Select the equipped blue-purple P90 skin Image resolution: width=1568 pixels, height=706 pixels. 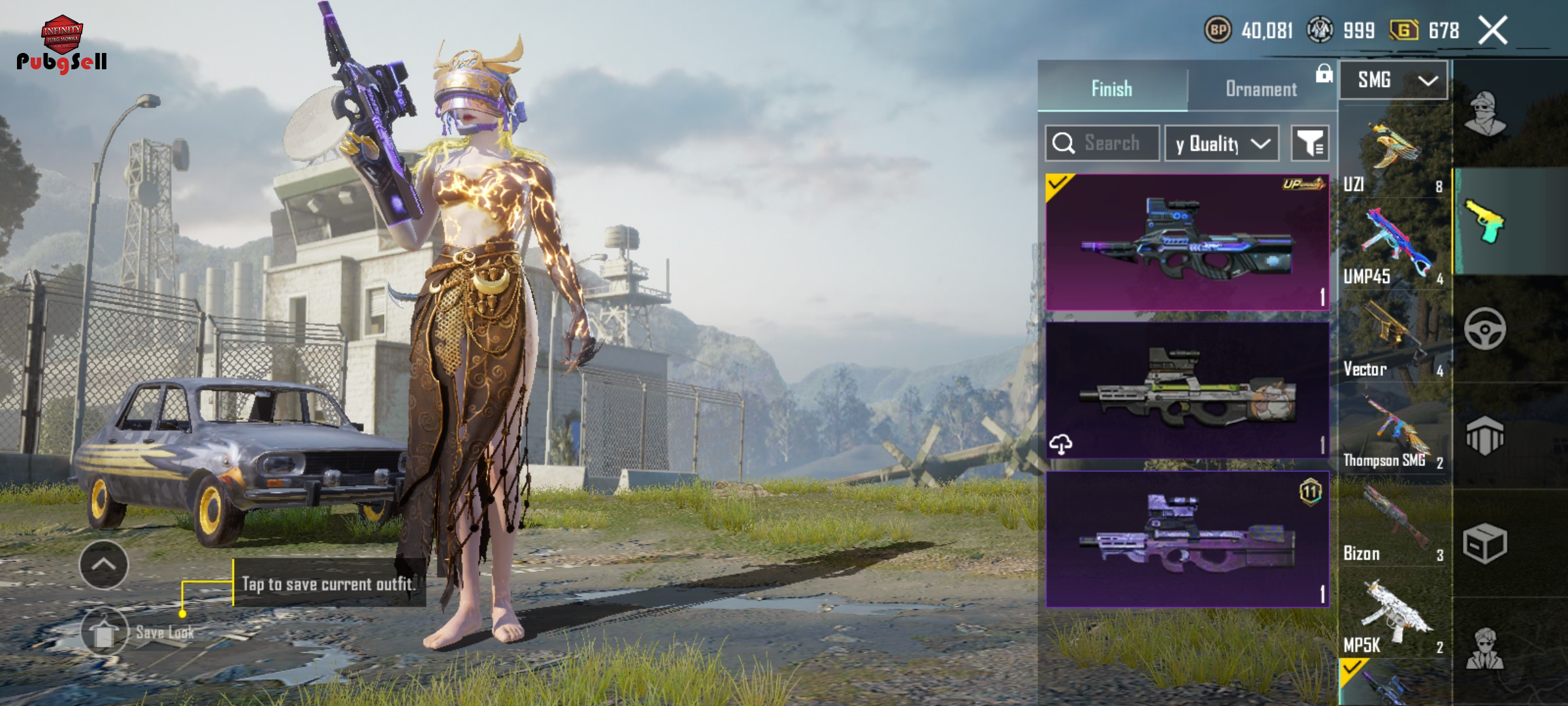coord(1187,243)
